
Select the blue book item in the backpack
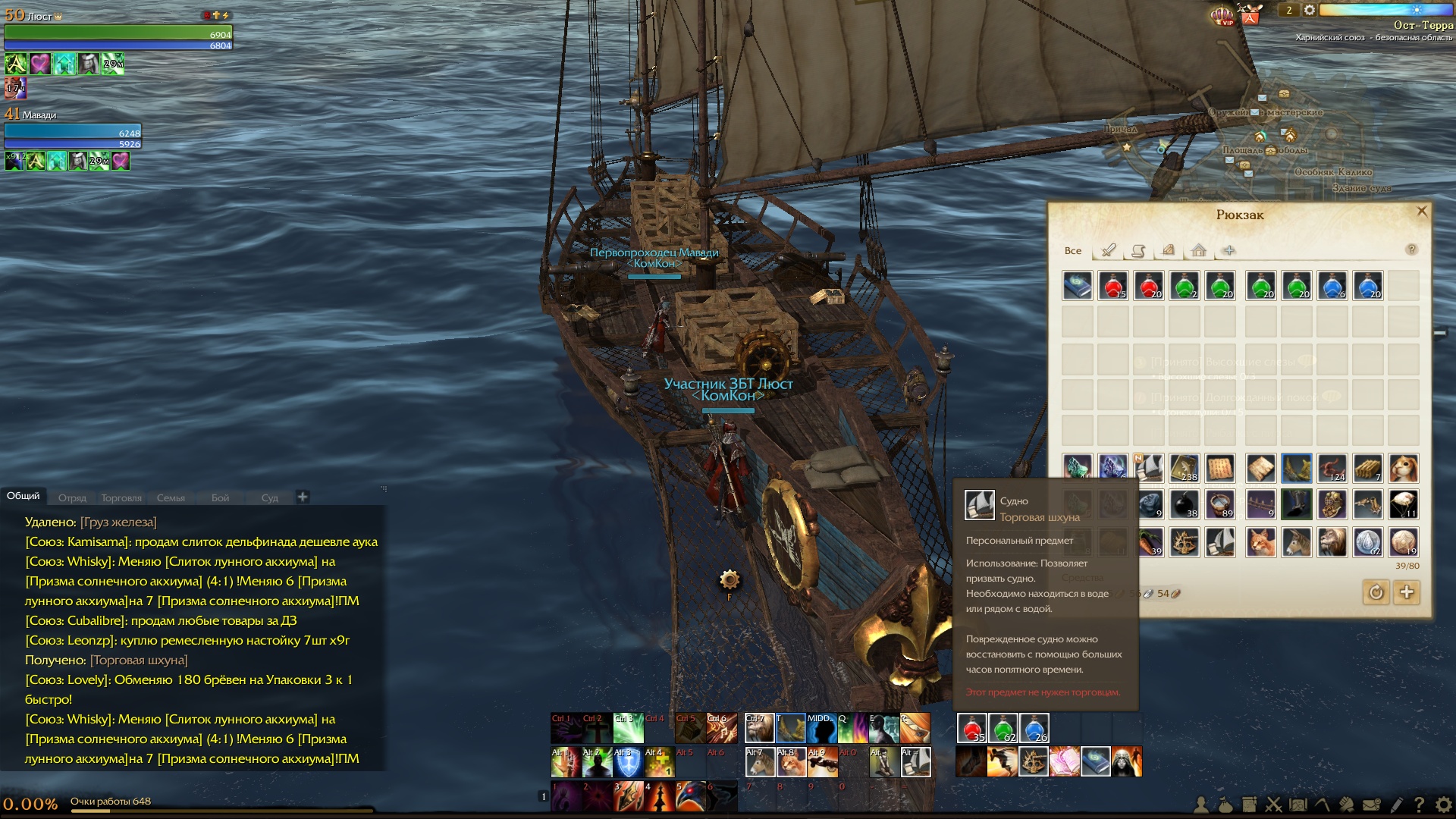(x=1077, y=286)
